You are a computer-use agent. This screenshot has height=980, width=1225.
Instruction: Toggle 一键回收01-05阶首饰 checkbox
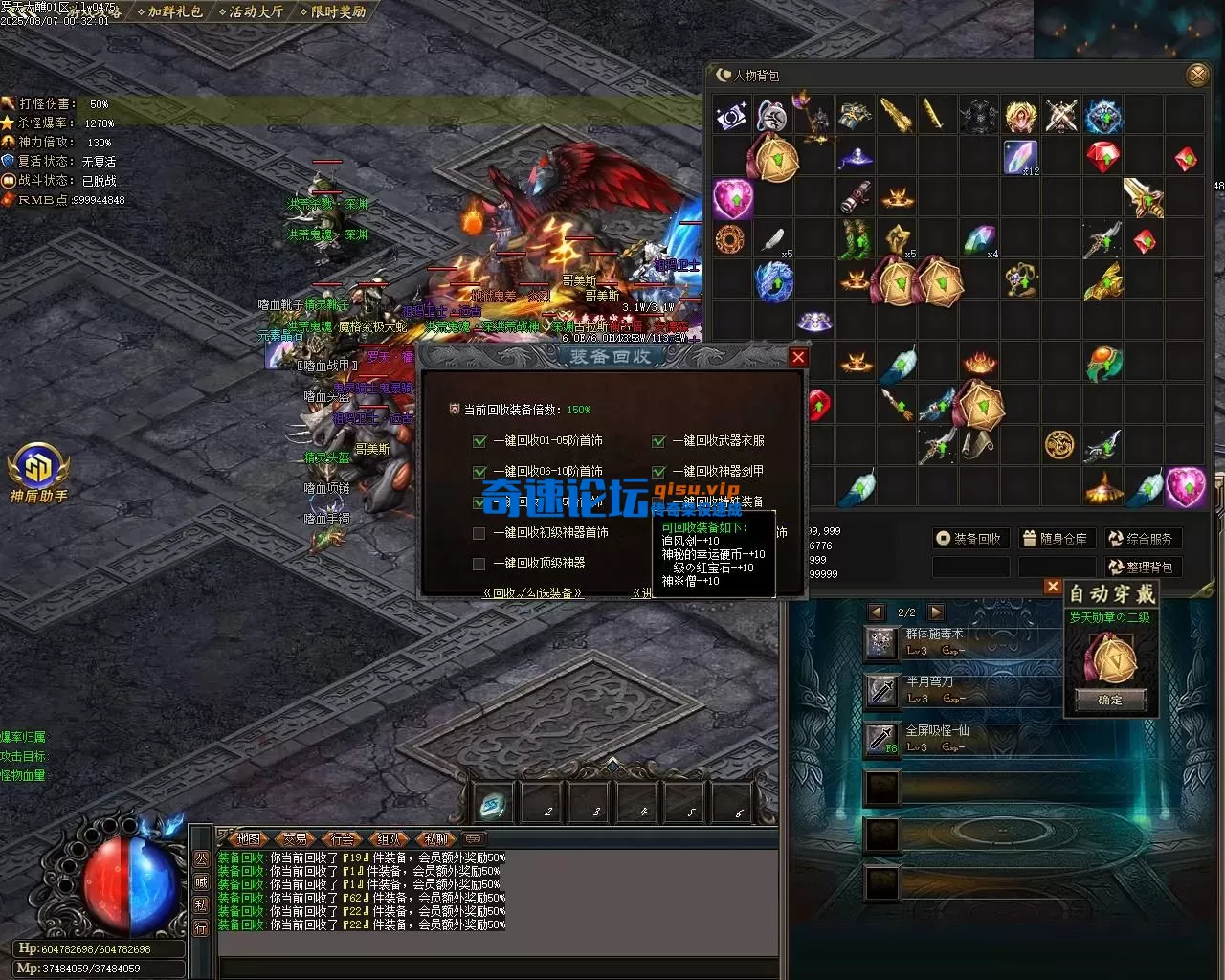point(479,441)
